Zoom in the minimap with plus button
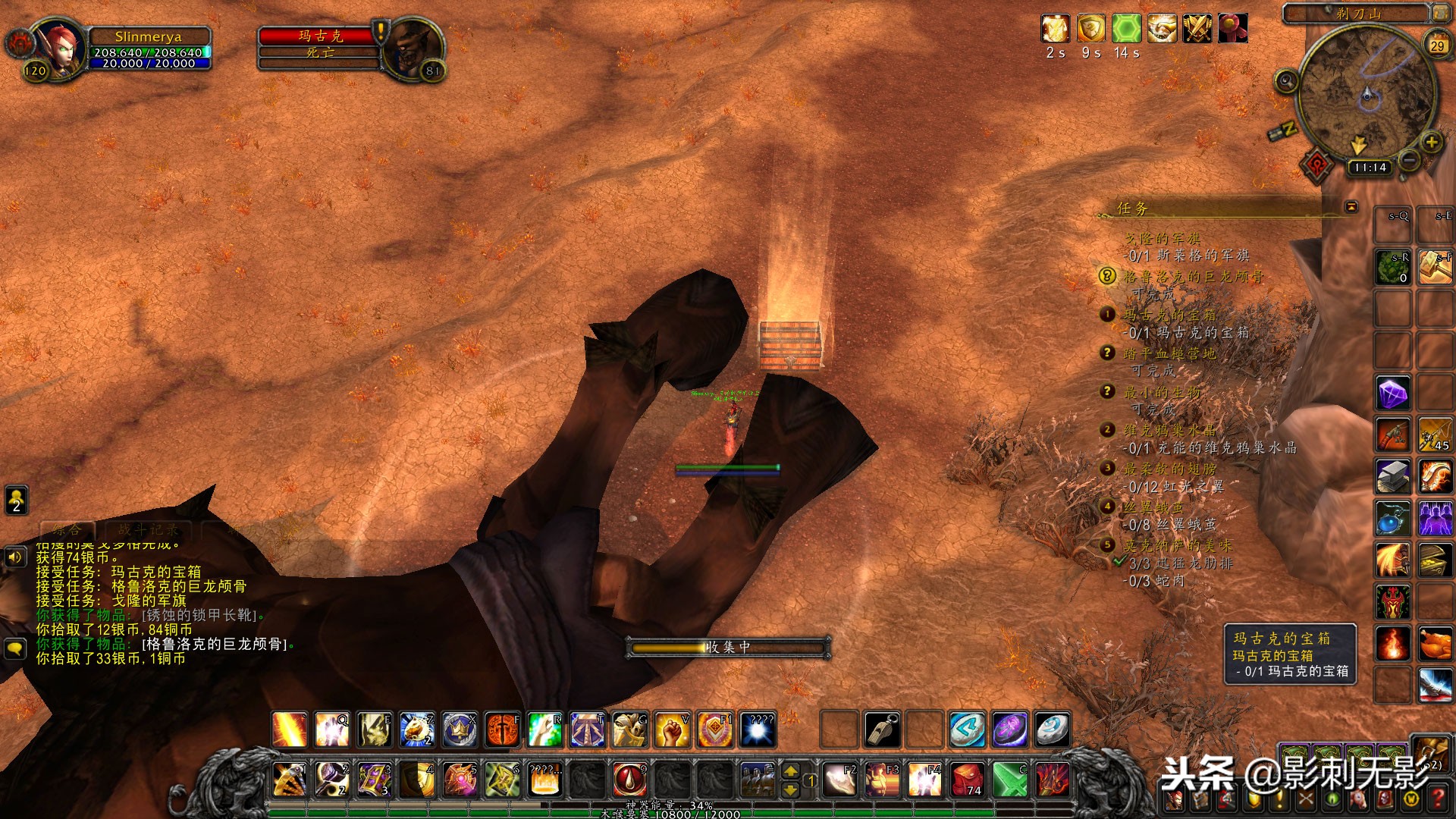The width and height of the screenshot is (1456, 819). [1431, 142]
